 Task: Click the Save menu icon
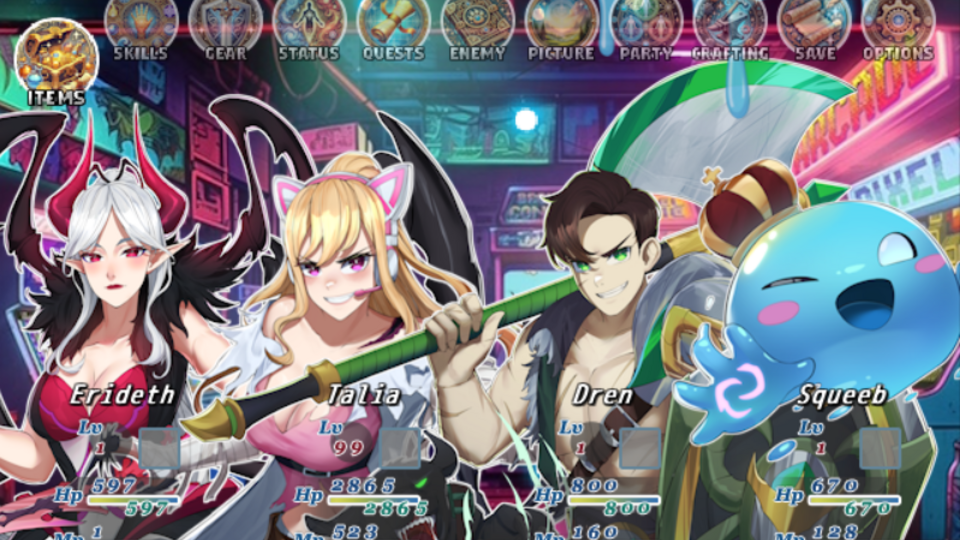coord(814,26)
